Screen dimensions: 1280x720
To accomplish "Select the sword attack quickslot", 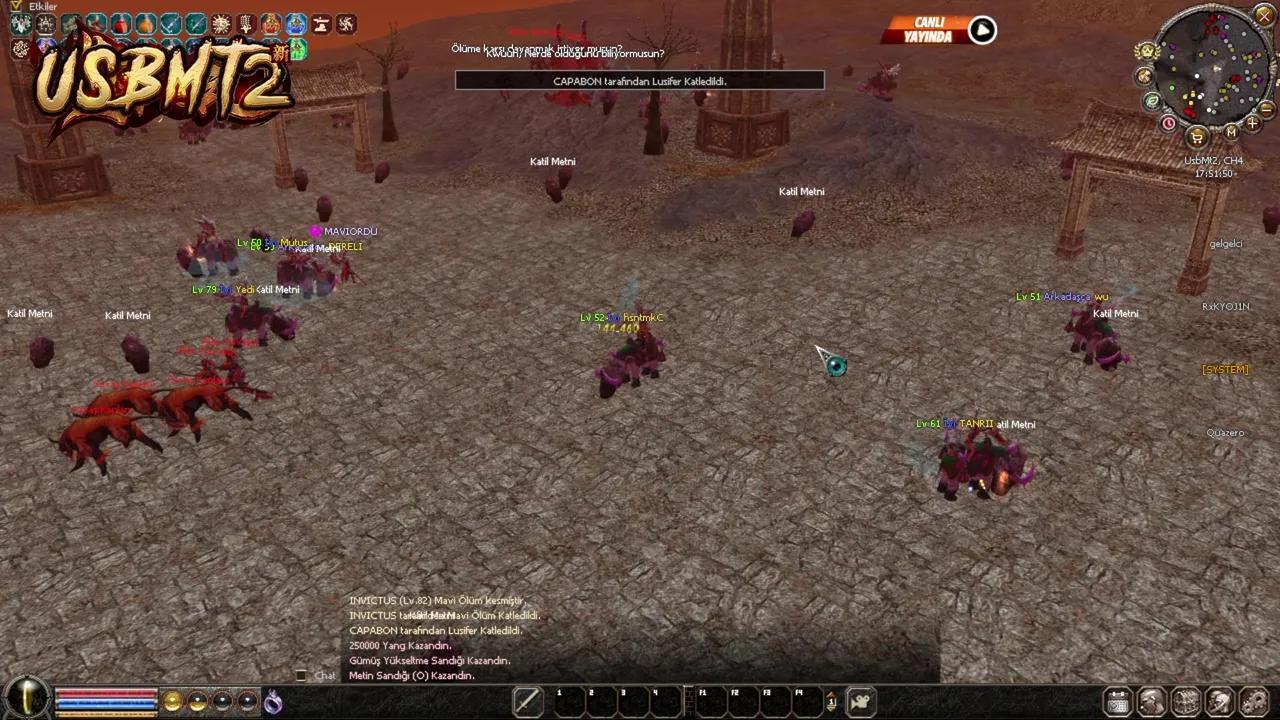I will pos(527,702).
